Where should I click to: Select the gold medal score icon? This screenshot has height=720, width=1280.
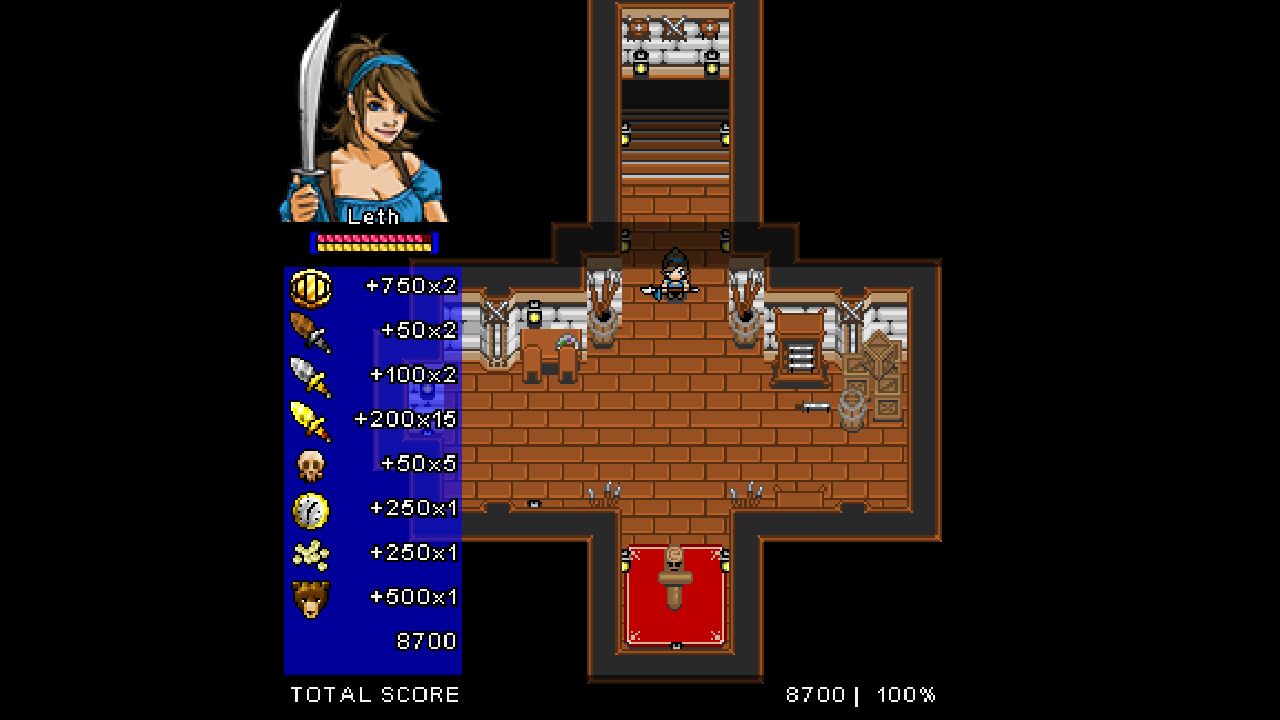(x=310, y=285)
